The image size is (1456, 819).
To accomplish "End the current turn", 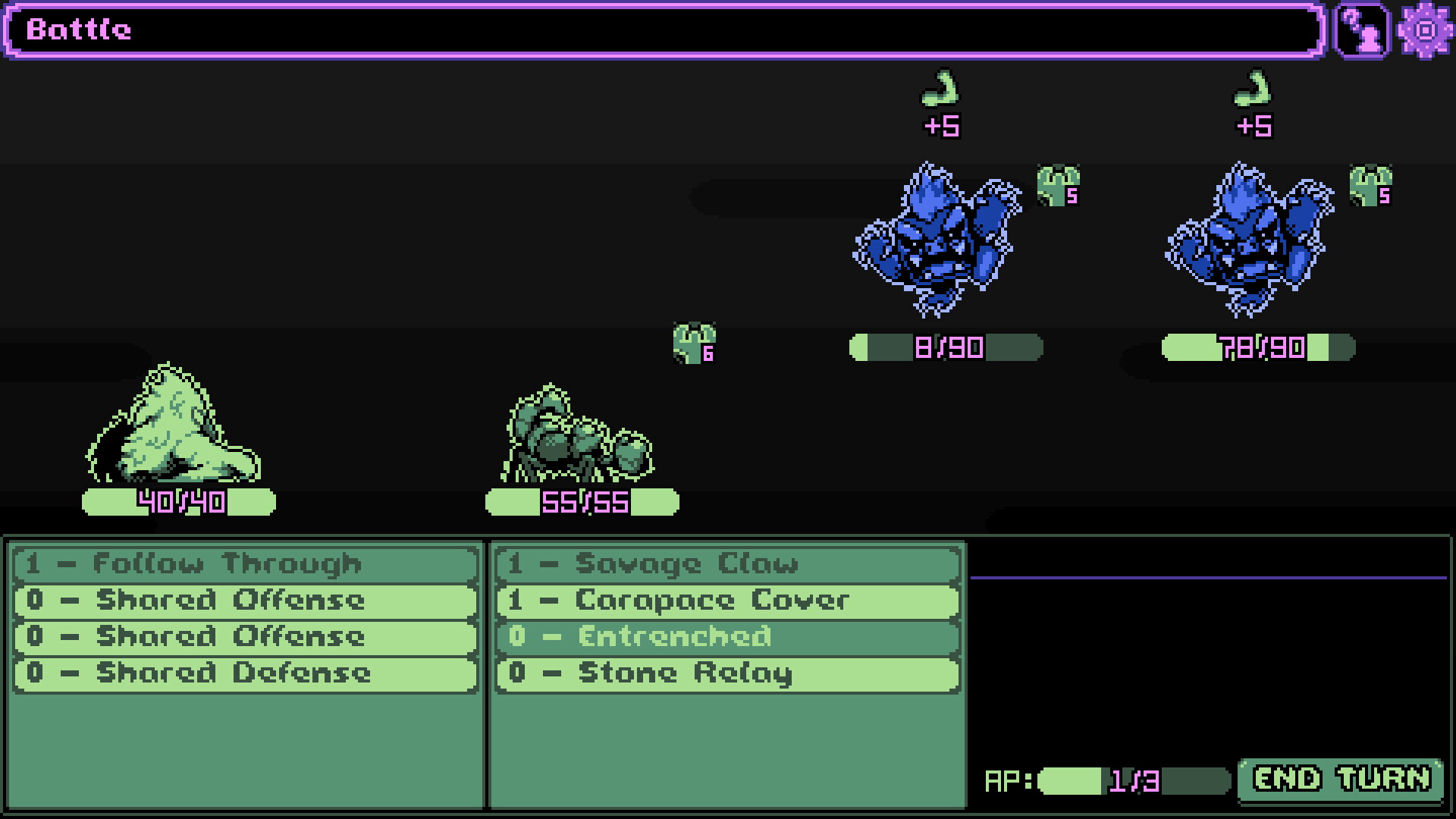I will pyautogui.click(x=1340, y=780).
